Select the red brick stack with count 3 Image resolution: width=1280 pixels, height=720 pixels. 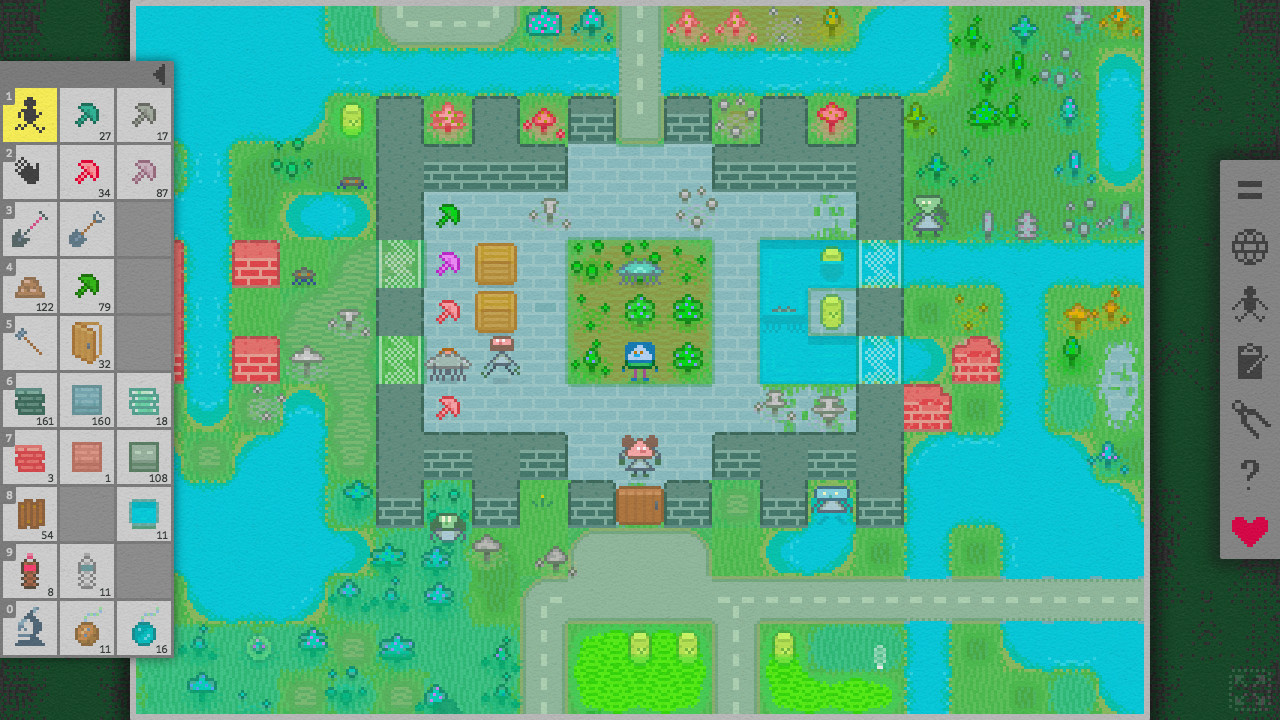point(30,458)
